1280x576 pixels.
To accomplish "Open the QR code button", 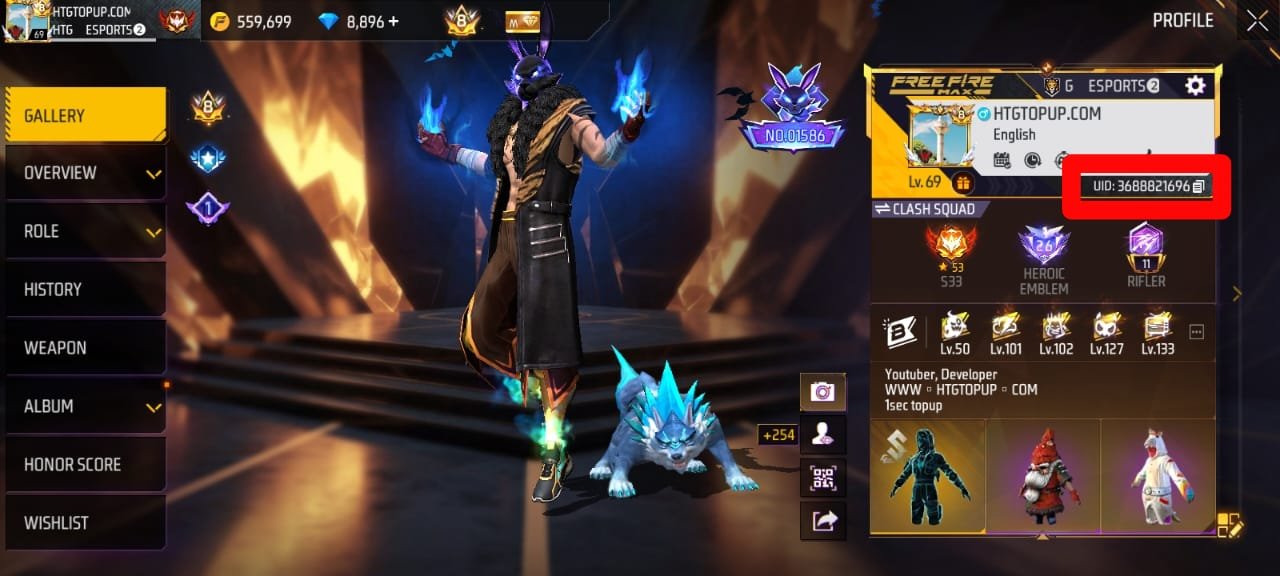I will [823, 477].
